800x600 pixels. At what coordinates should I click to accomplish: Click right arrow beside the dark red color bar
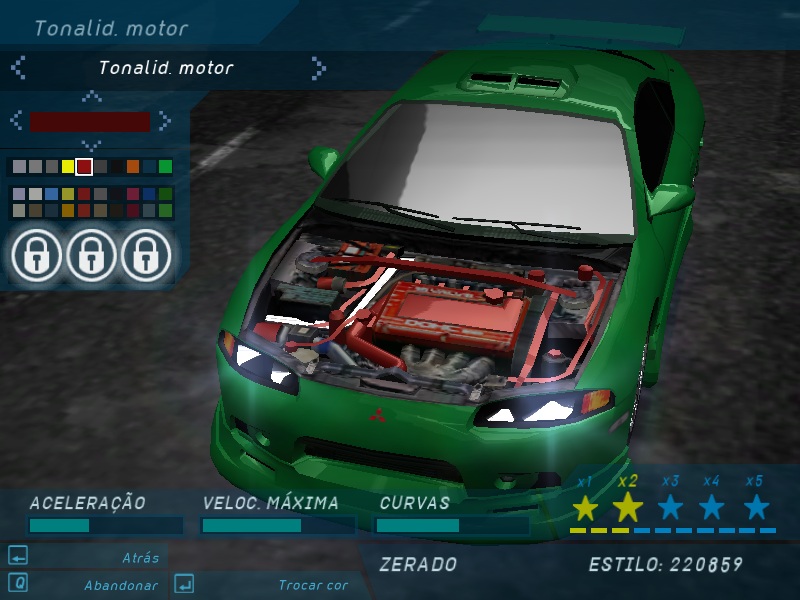pos(164,121)
